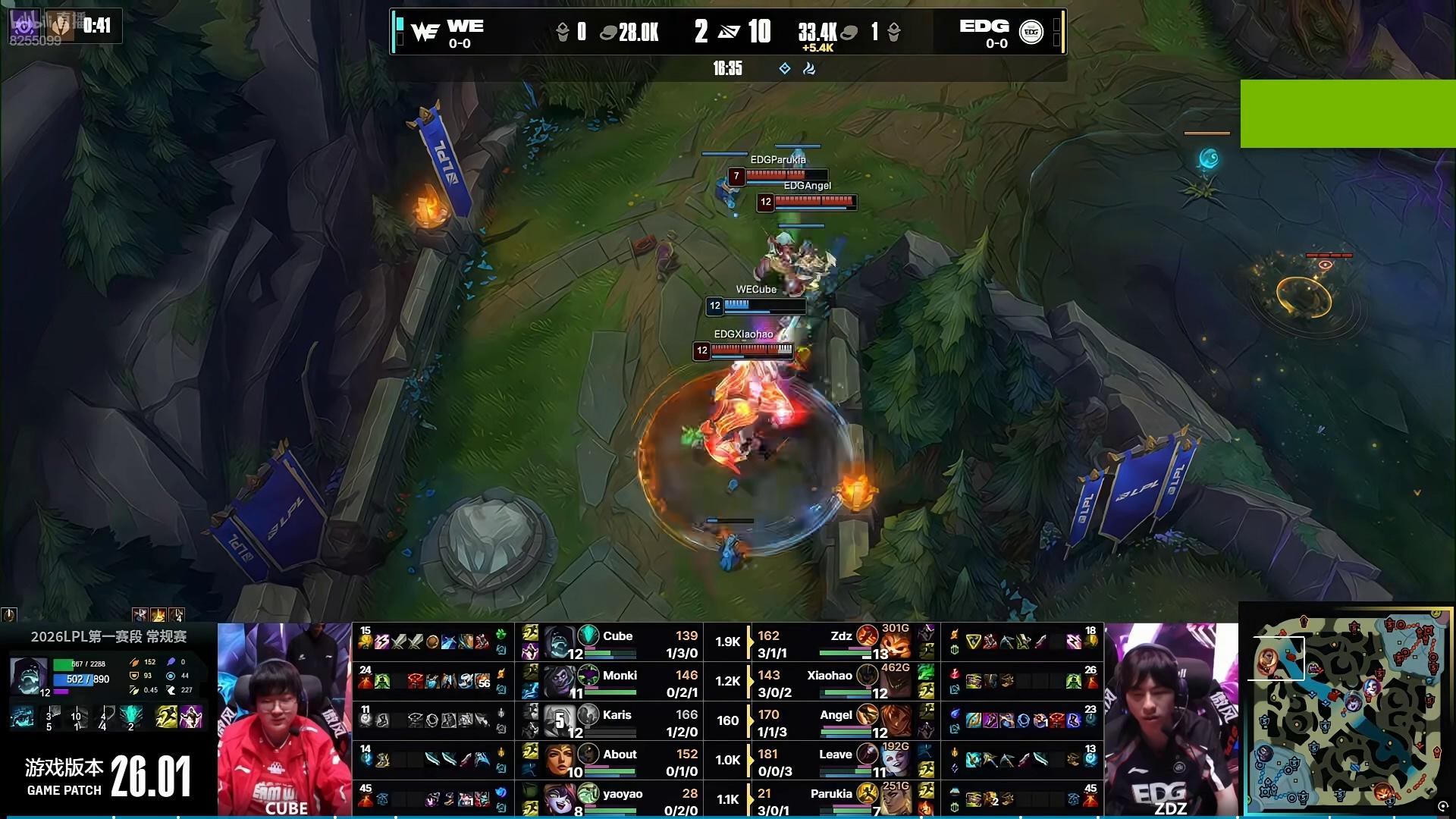Viewport: 1456px width, 819px height.
Task: Click the selected champion portrait in stats panel
Action: (x=29, y=676)
